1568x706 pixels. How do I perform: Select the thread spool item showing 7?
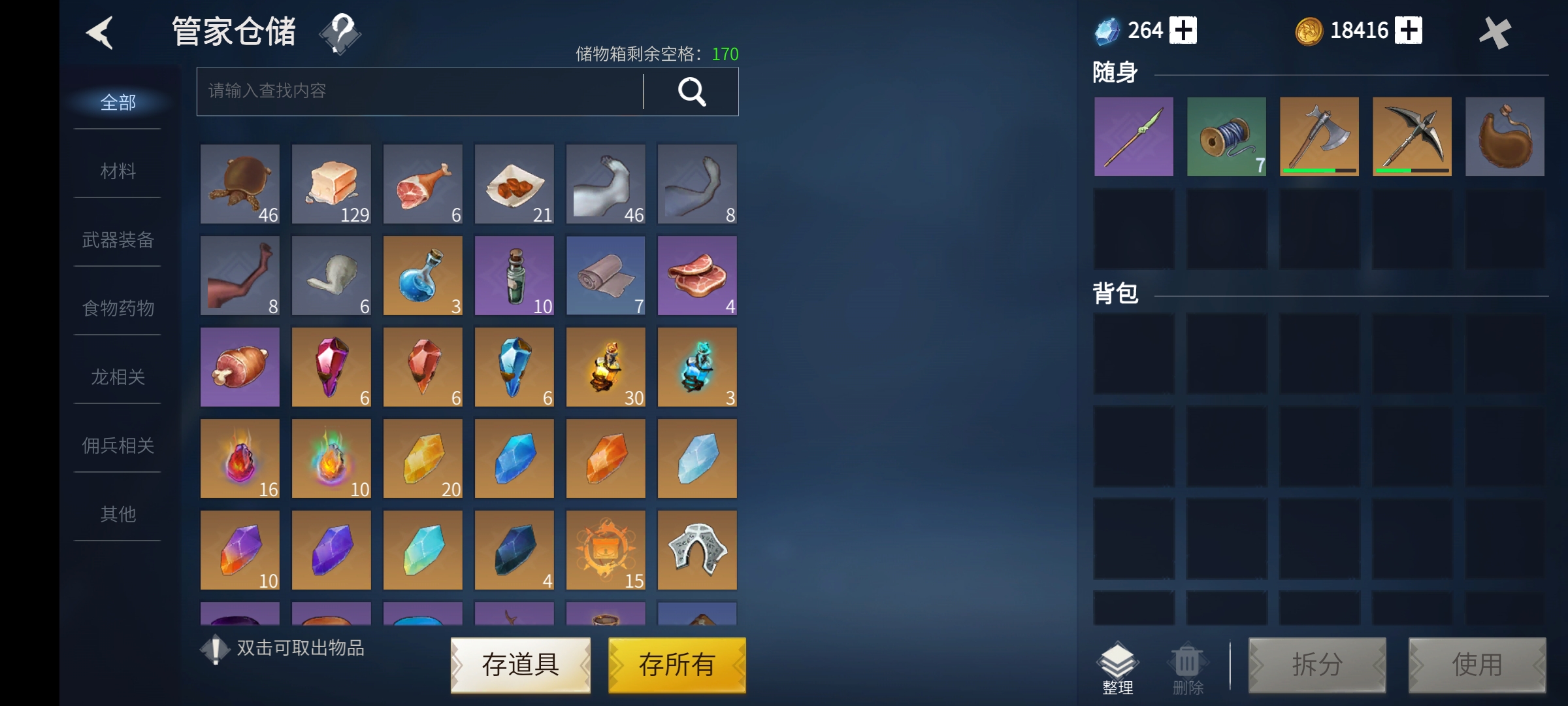click(1226, 136)
